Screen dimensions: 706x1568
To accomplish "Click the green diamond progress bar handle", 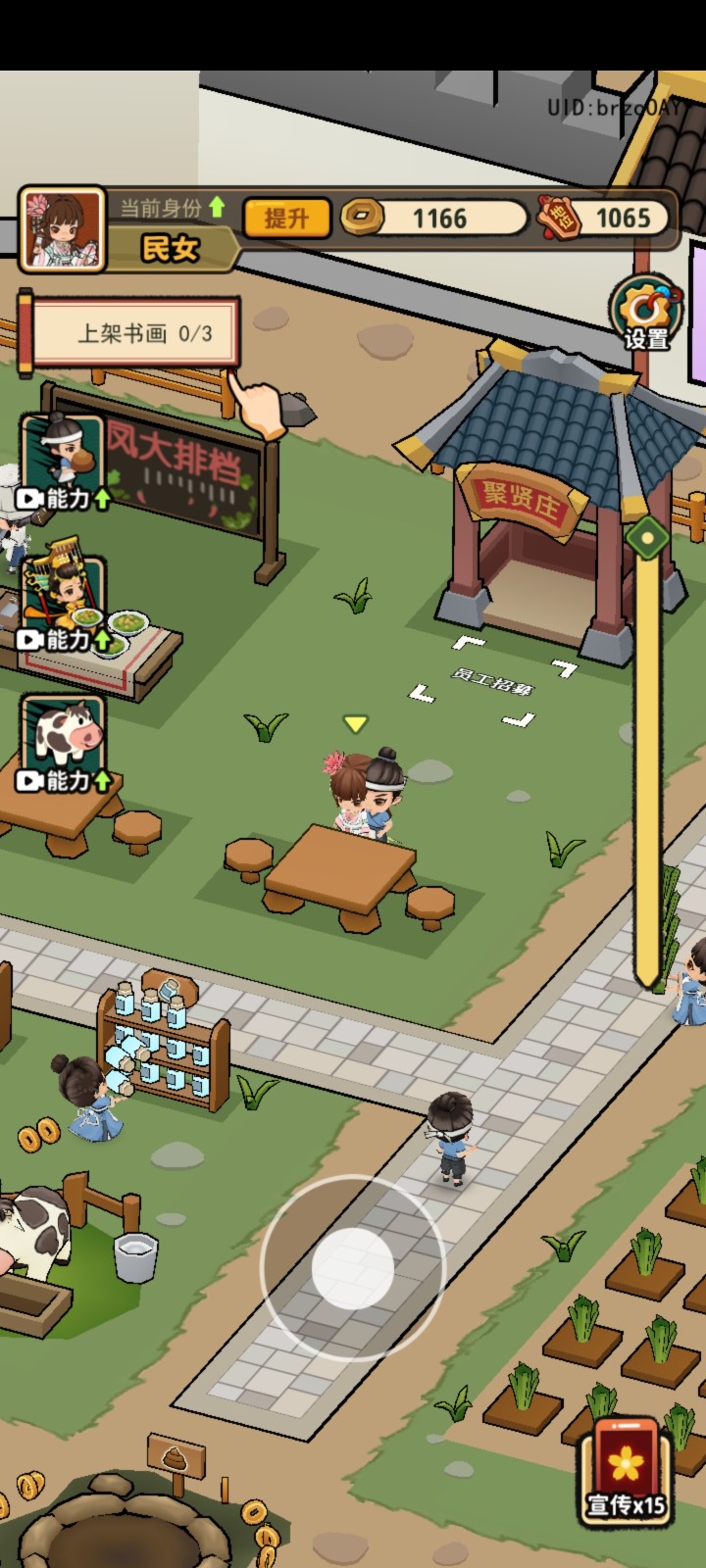I will click(647, 537).
